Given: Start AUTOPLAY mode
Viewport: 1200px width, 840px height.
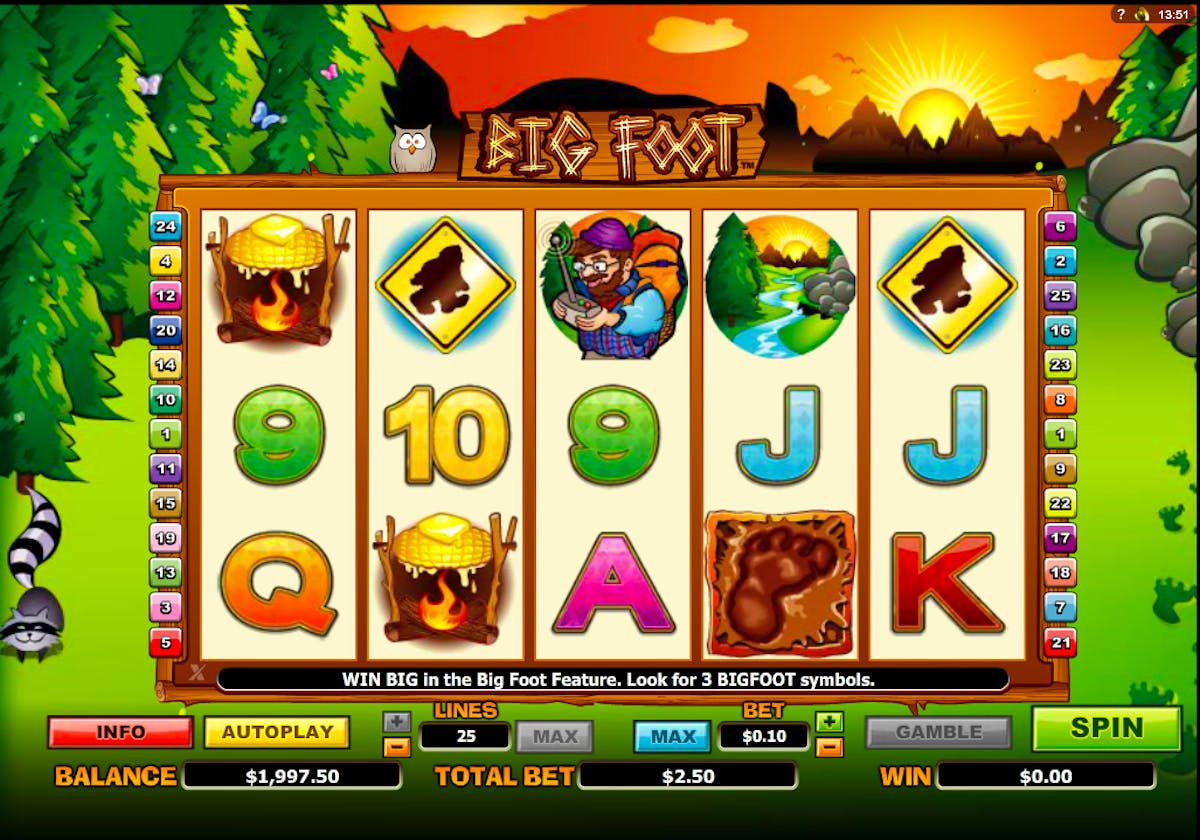Looking at the screenshot, I should coord(277,732).
